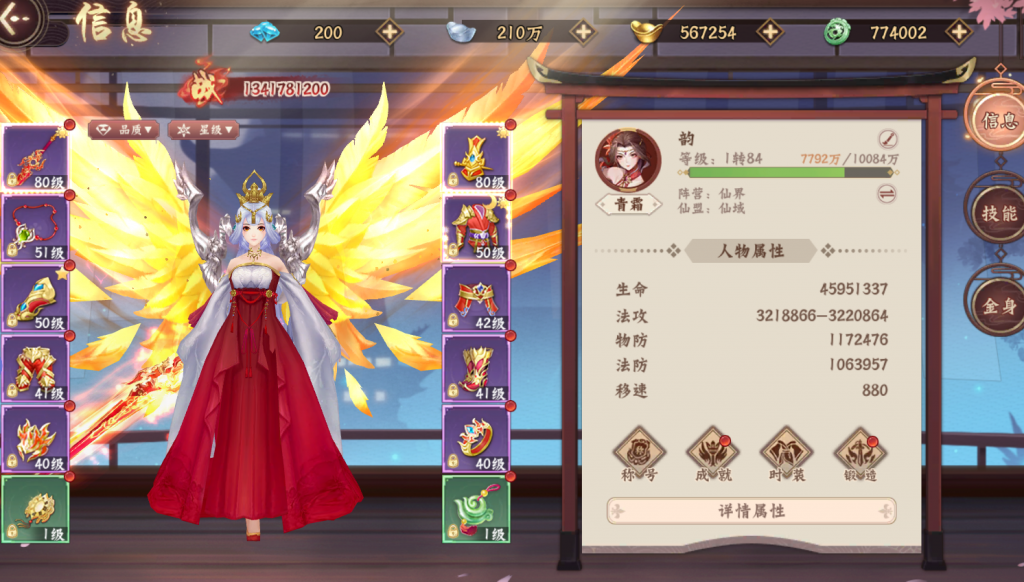Add more blue diamonds with the plus button
Image resolution: width=1024 pixels, height=582 pixels.
click(x=388, y=32)
